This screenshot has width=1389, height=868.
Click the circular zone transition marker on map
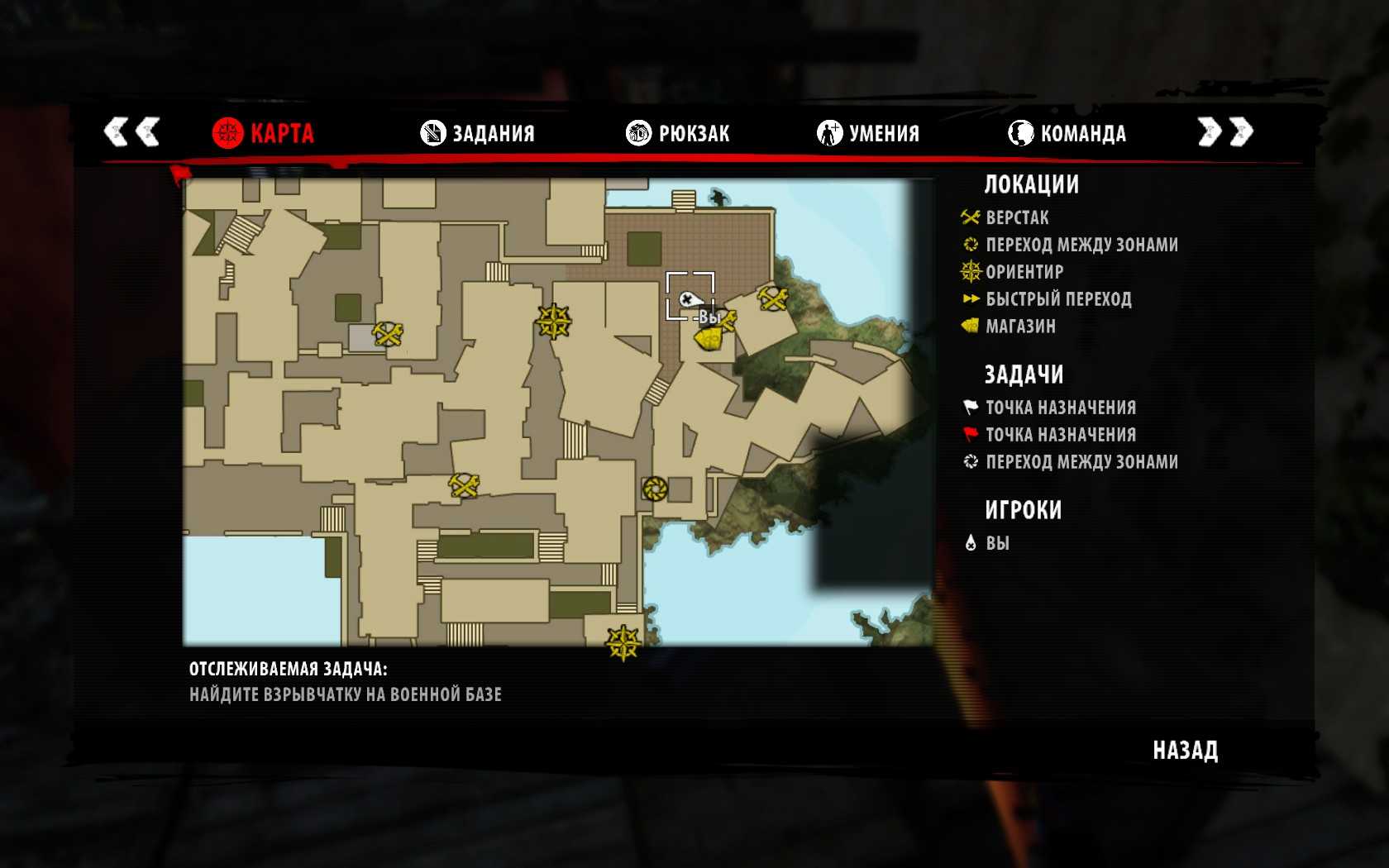click(655, 489)
